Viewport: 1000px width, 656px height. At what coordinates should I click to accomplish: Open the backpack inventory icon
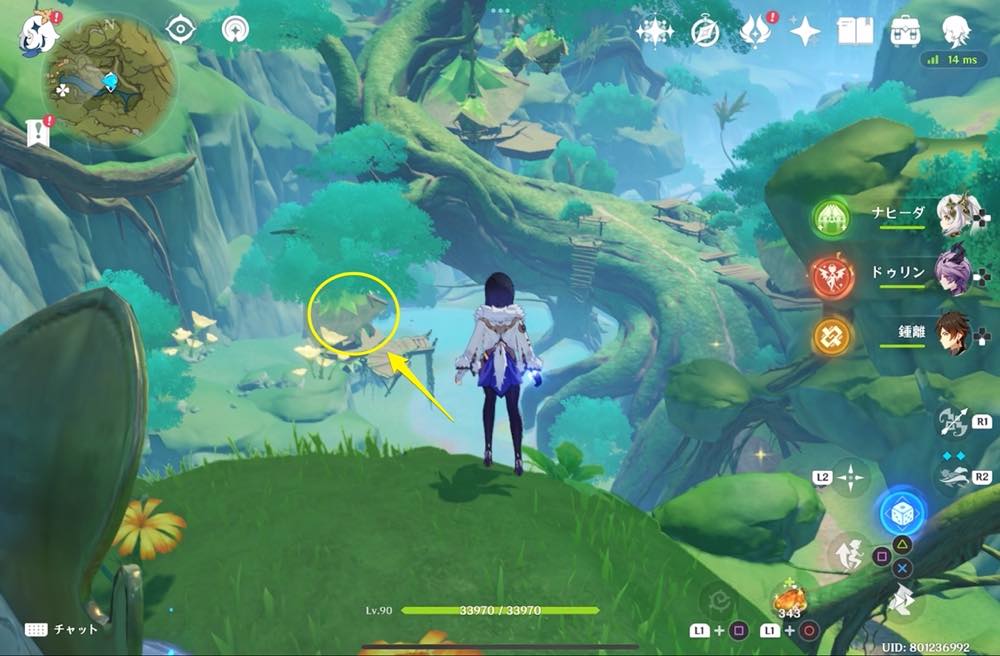[x=906, y=32]
